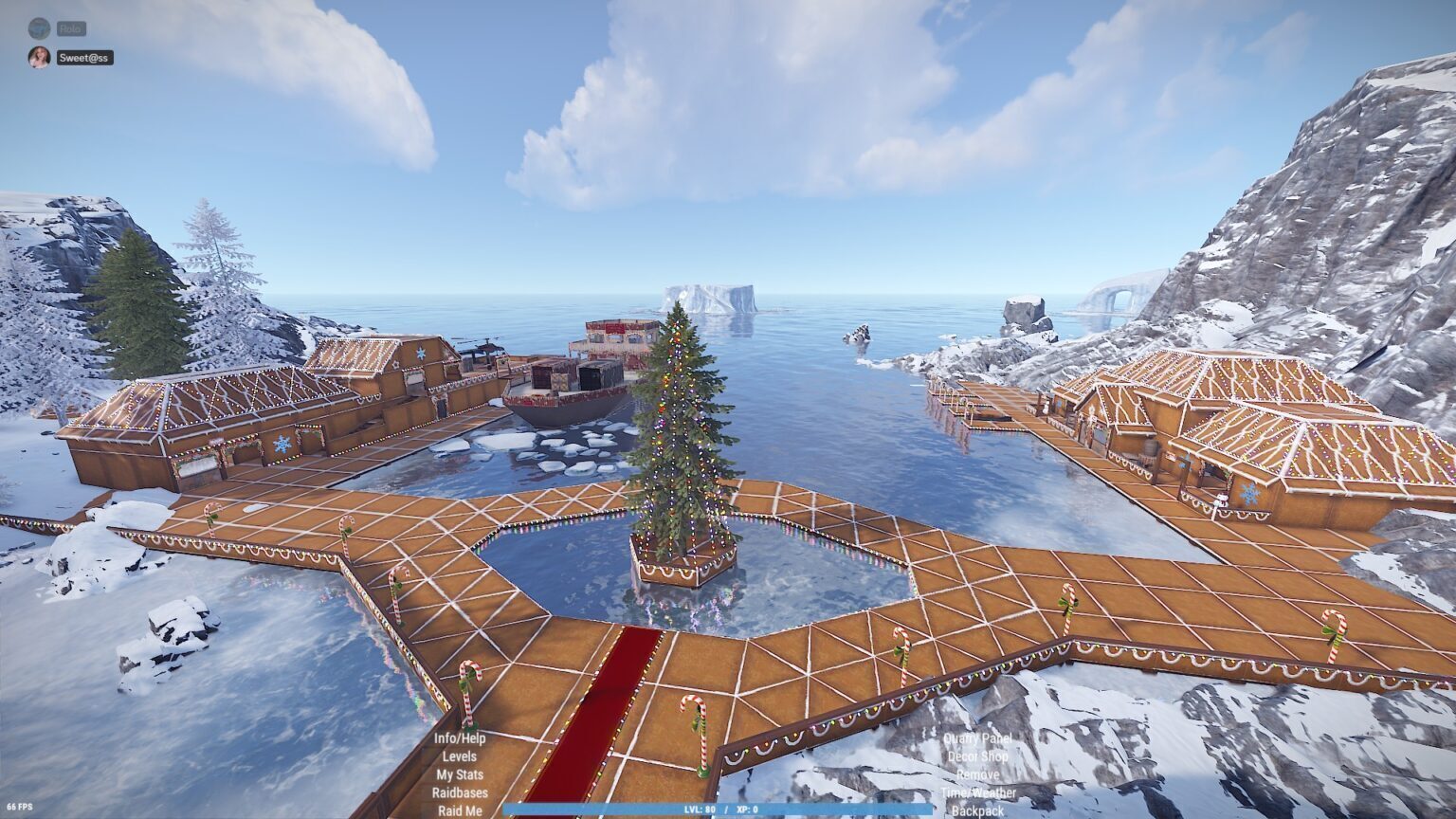View My Stats
Image resolution: width=1456 pixels, height=819 pixels.
coord(460,774)
